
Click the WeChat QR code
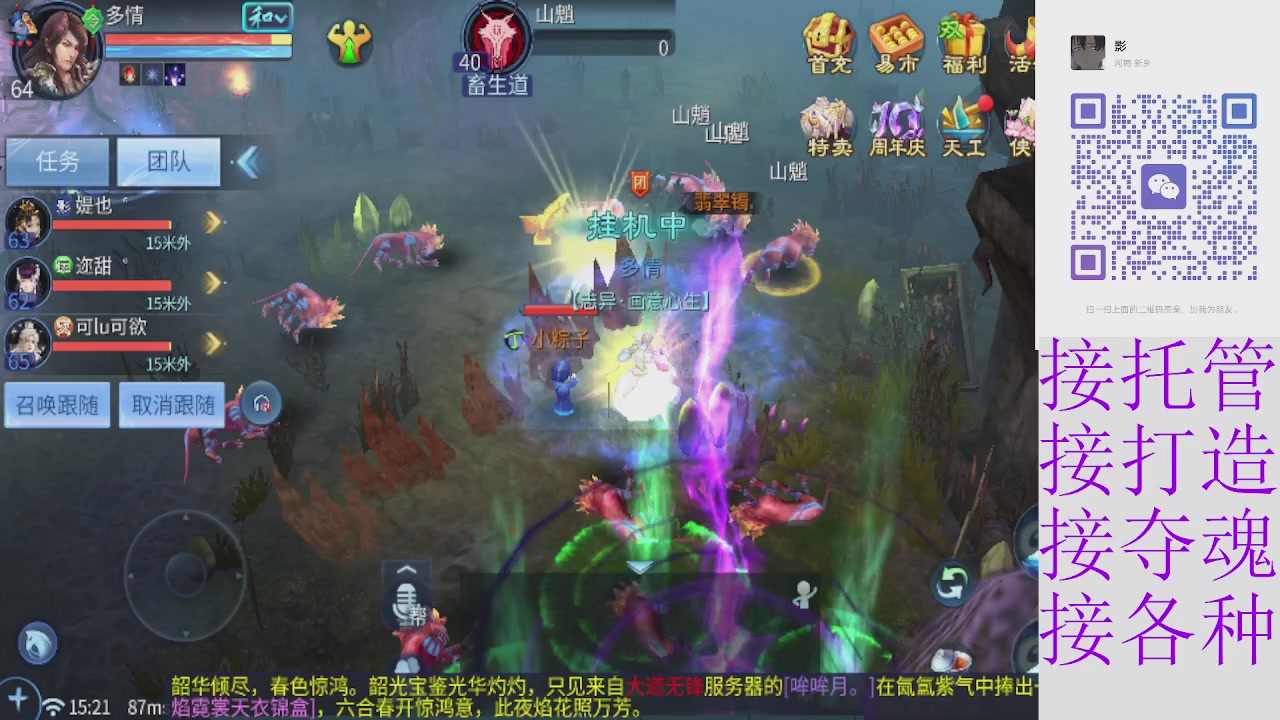coord(1163,186)
